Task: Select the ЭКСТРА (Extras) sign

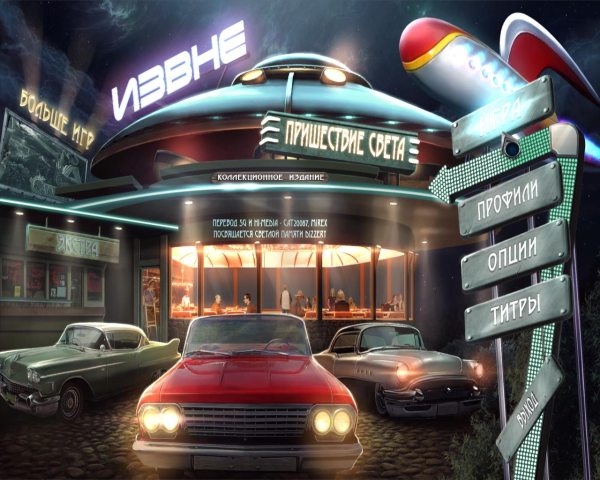Action: tap(71, 243)
